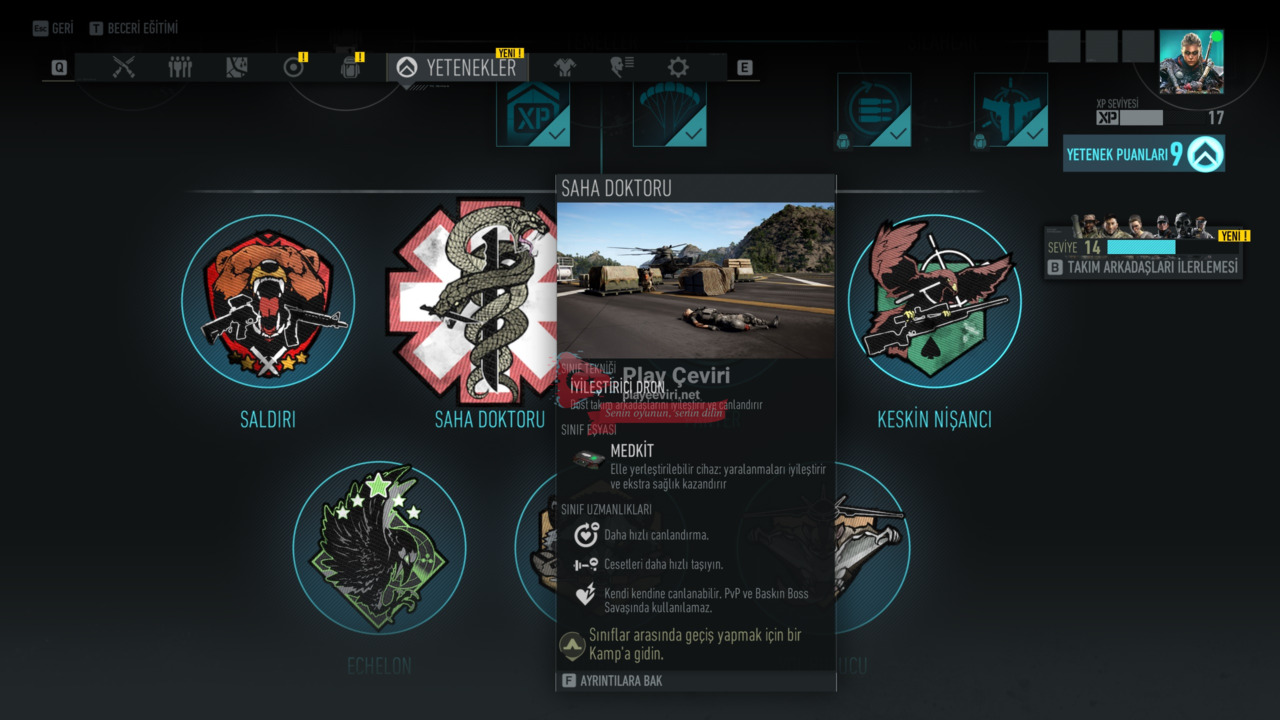Click the player avatar portrait
The height and width of the screenshot is (720, 1280).
click(x=1191, y=62)
